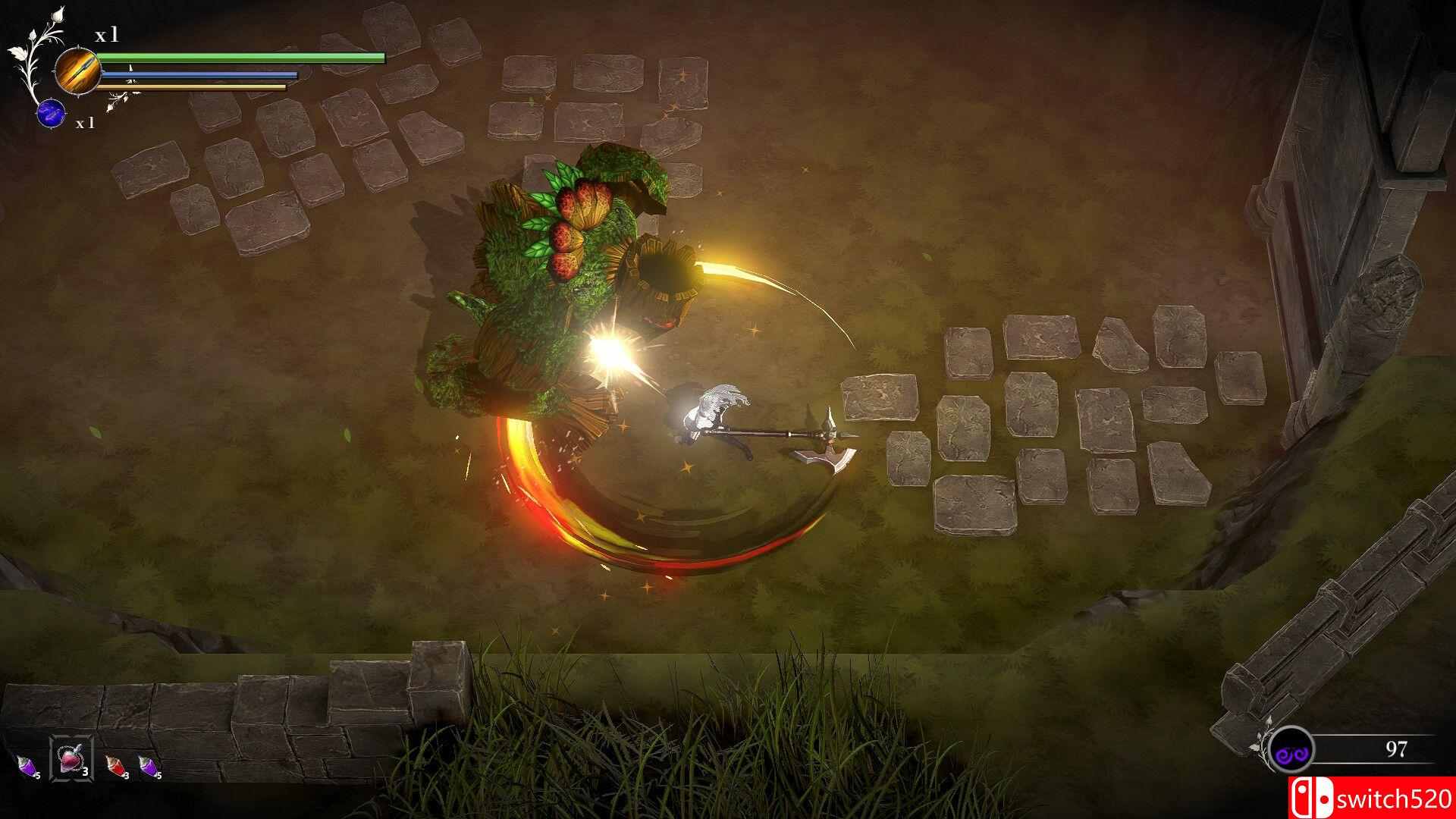Select the blue lightning orb
1456x819 pixels.
tap(50, 113)
